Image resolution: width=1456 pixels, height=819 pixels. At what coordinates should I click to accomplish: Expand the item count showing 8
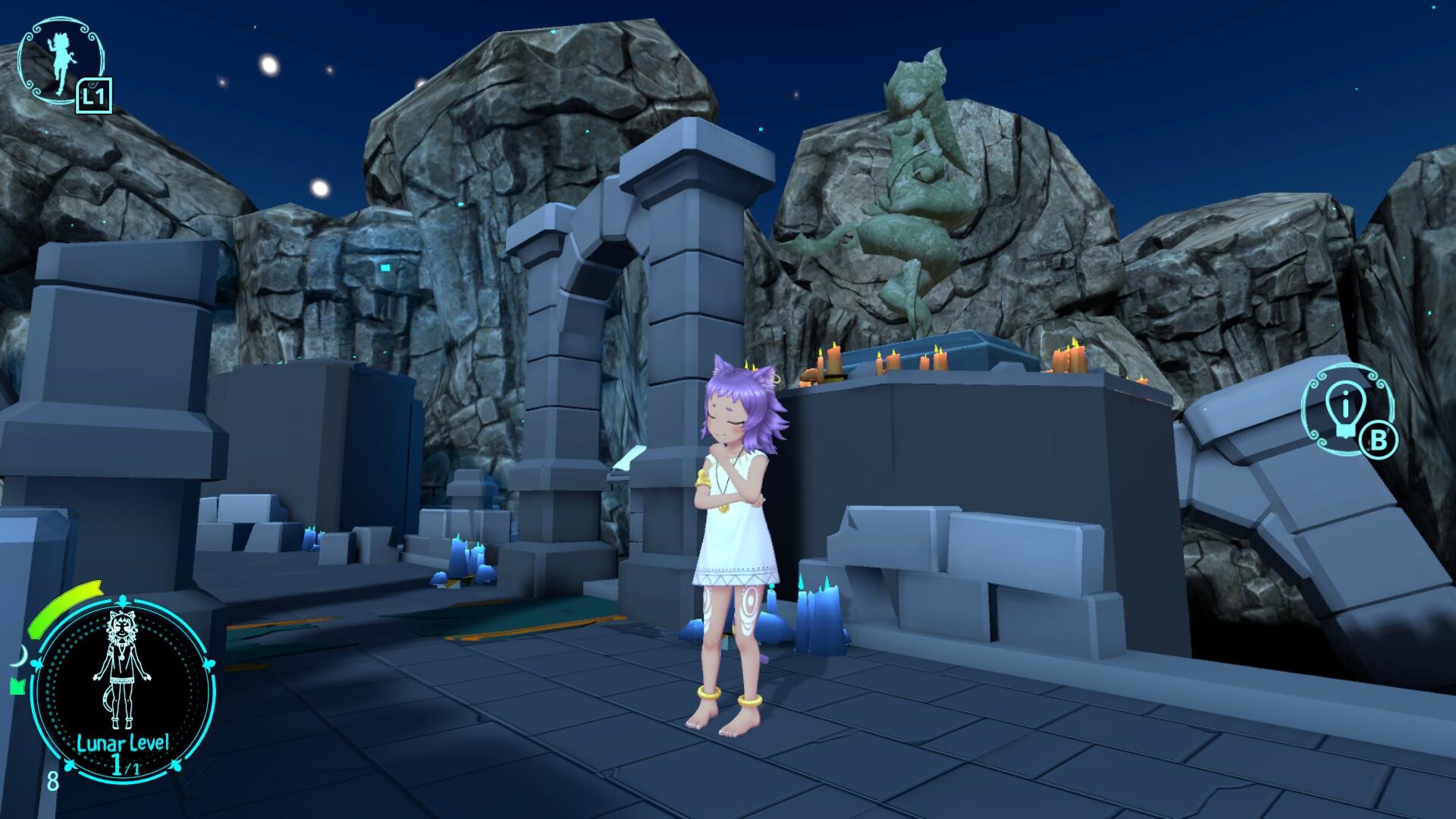click(x=52, y=782)
